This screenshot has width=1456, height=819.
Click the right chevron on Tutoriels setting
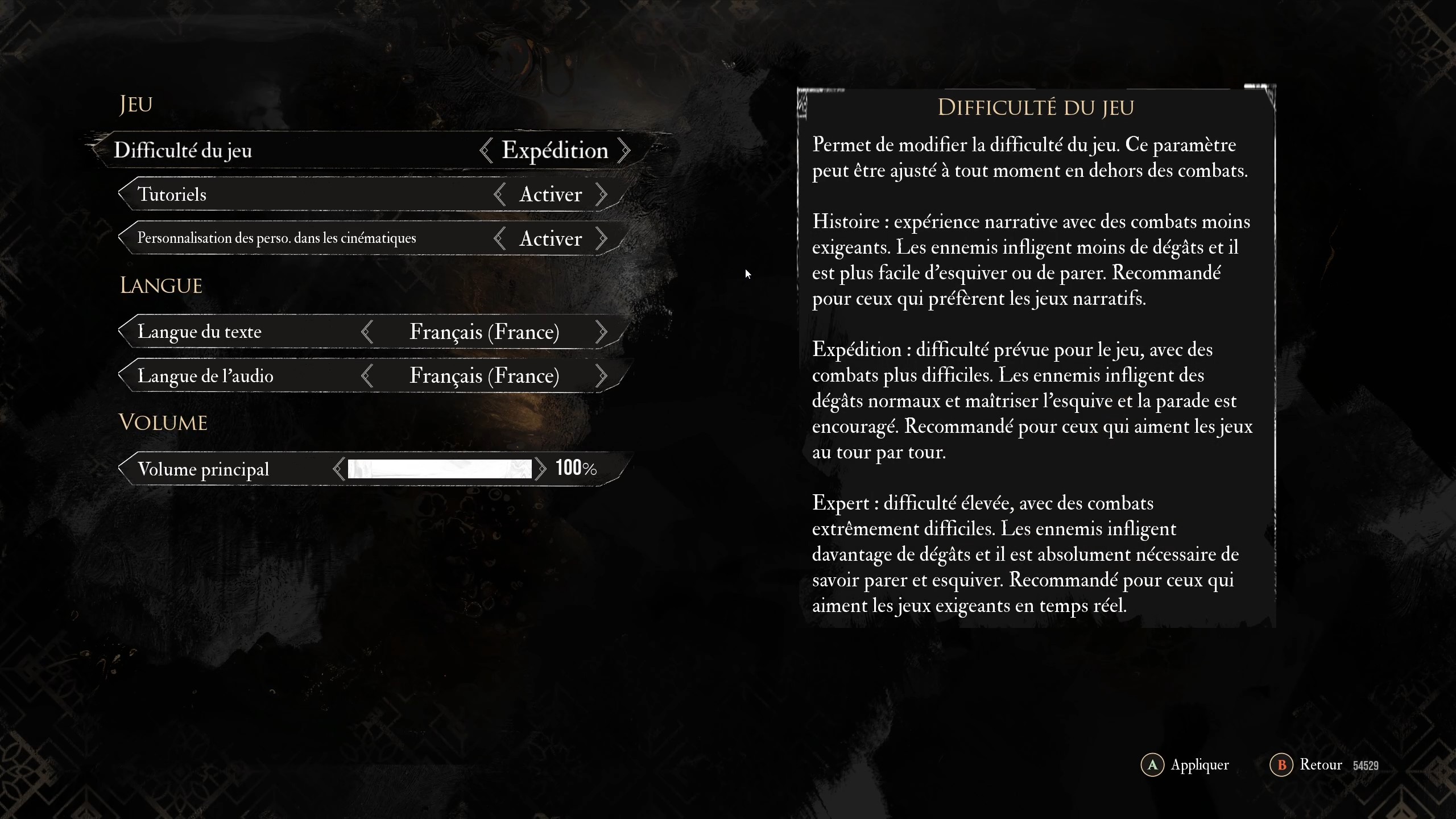pos(602,194)
